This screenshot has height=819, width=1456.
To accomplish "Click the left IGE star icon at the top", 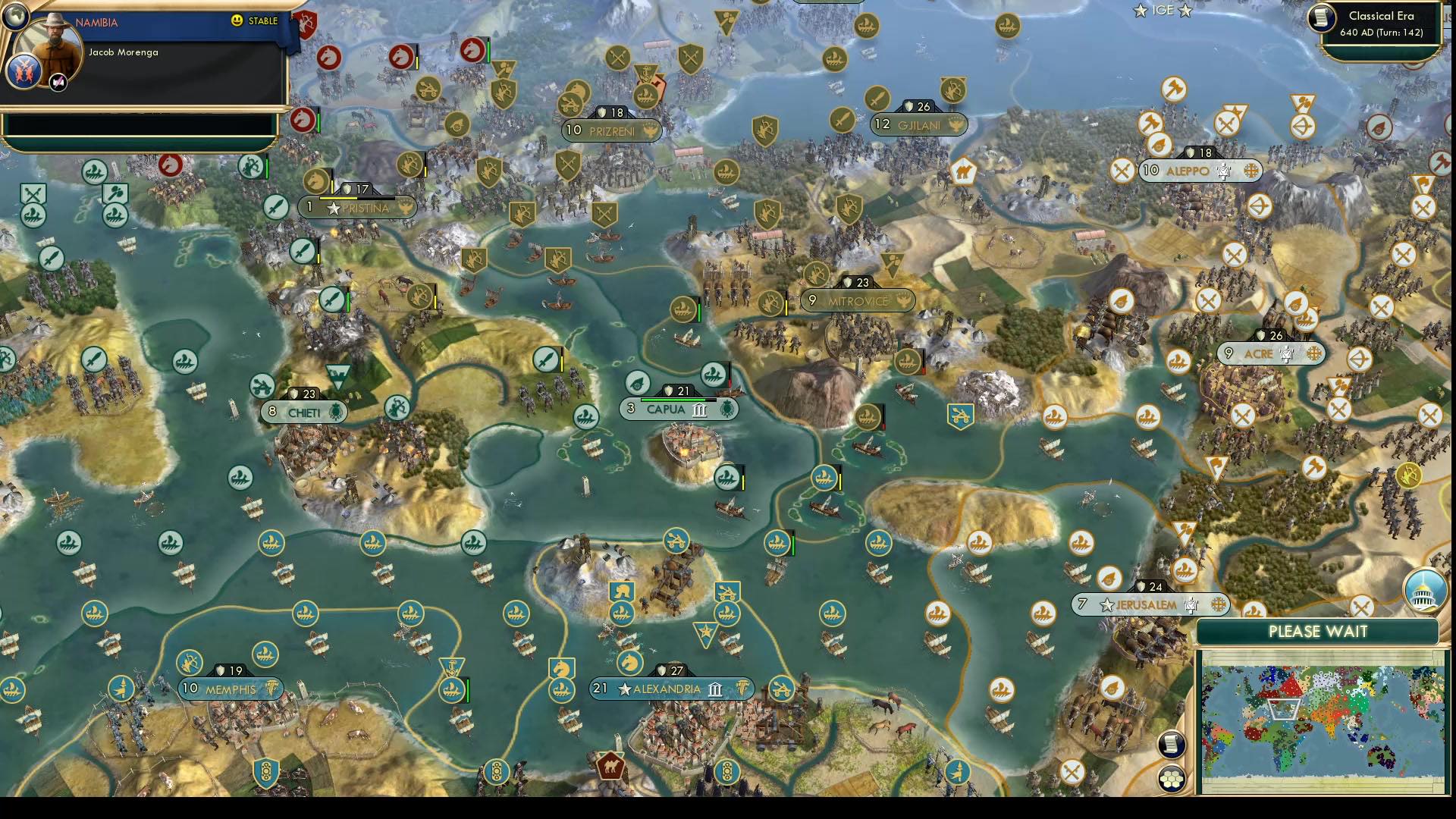I will click(1140, 10).
